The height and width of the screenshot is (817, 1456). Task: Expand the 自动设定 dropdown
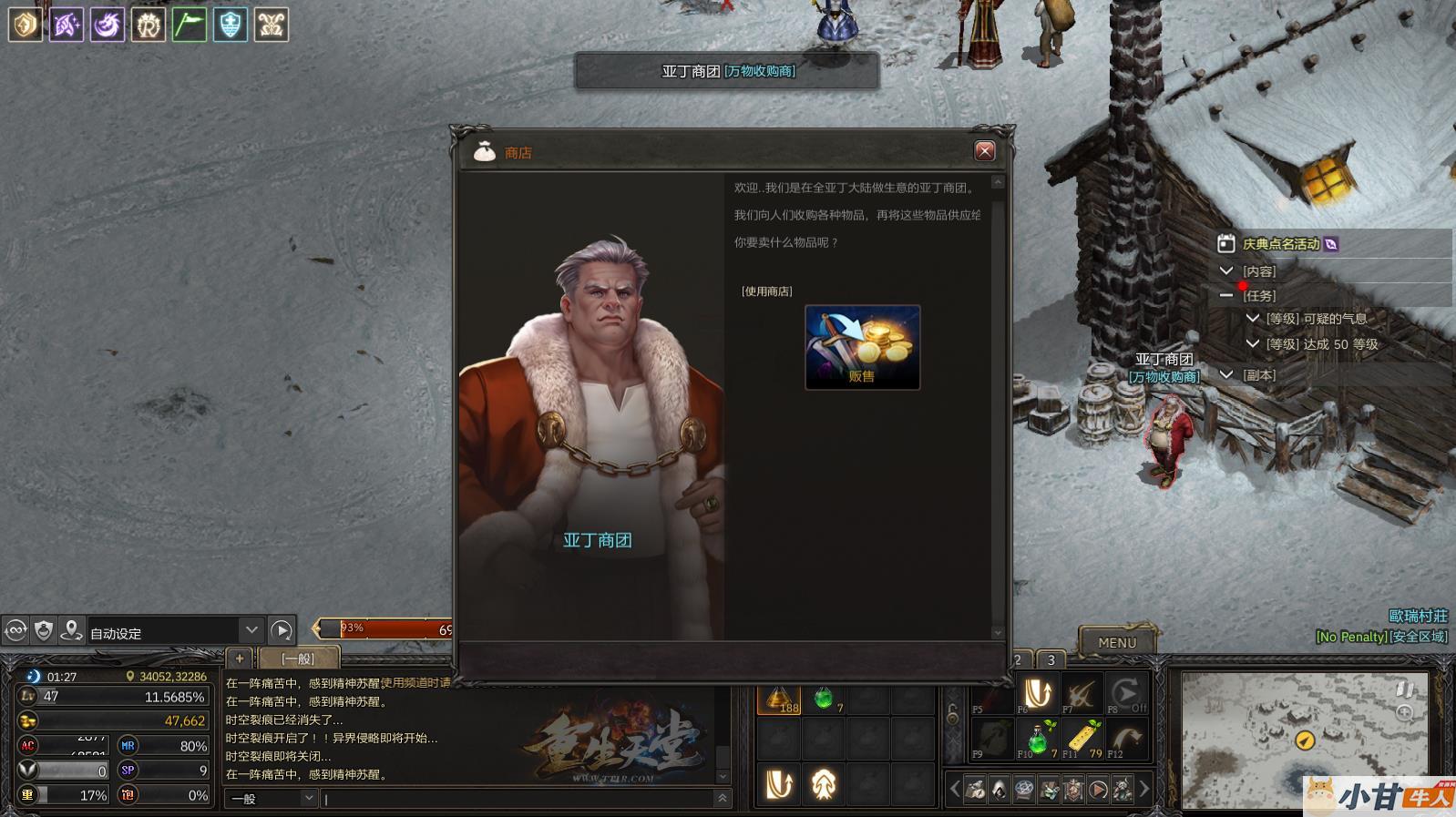tap(251, 630)
